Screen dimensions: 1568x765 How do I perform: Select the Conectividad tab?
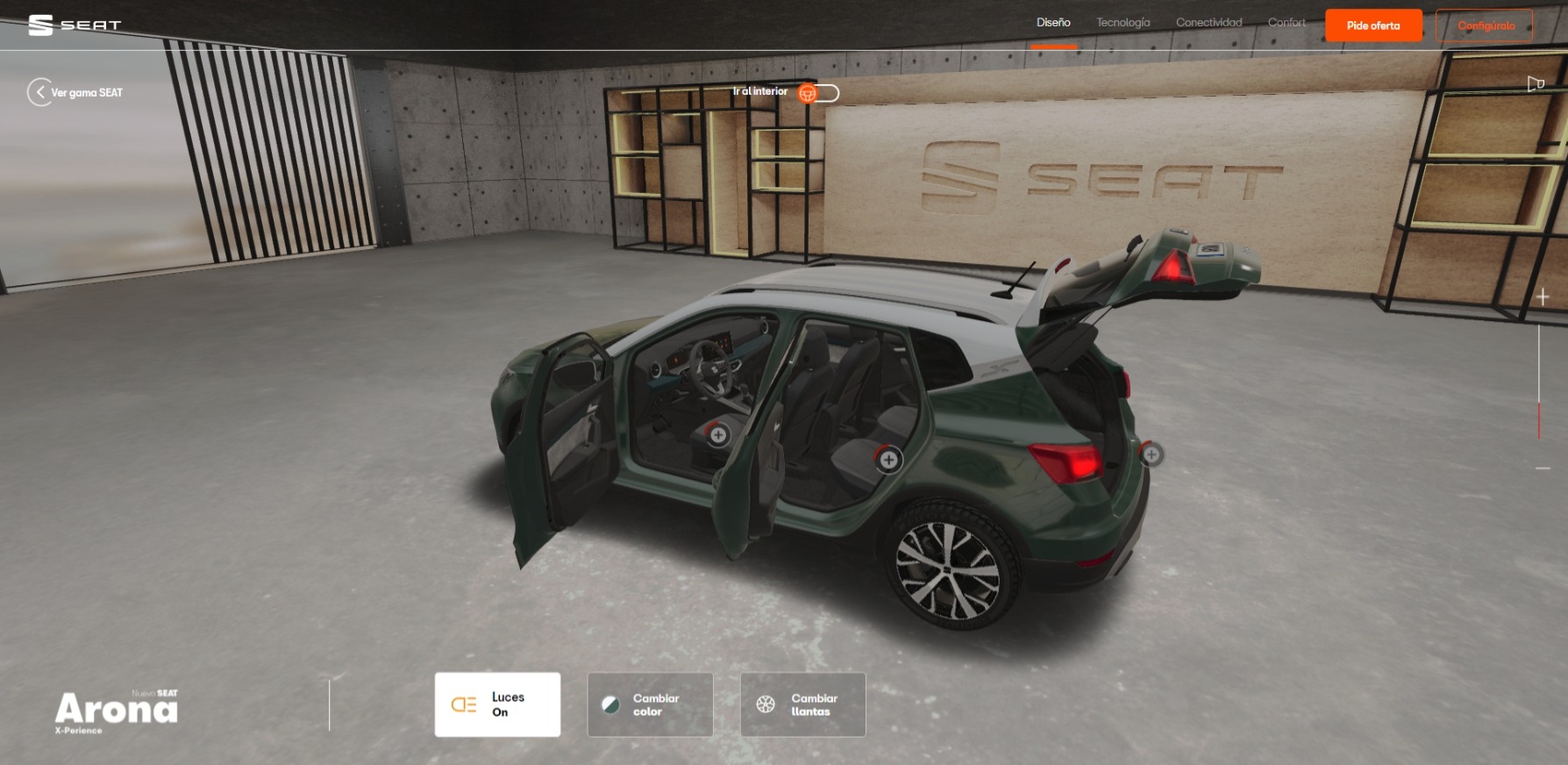click(x=1208, y=23)
